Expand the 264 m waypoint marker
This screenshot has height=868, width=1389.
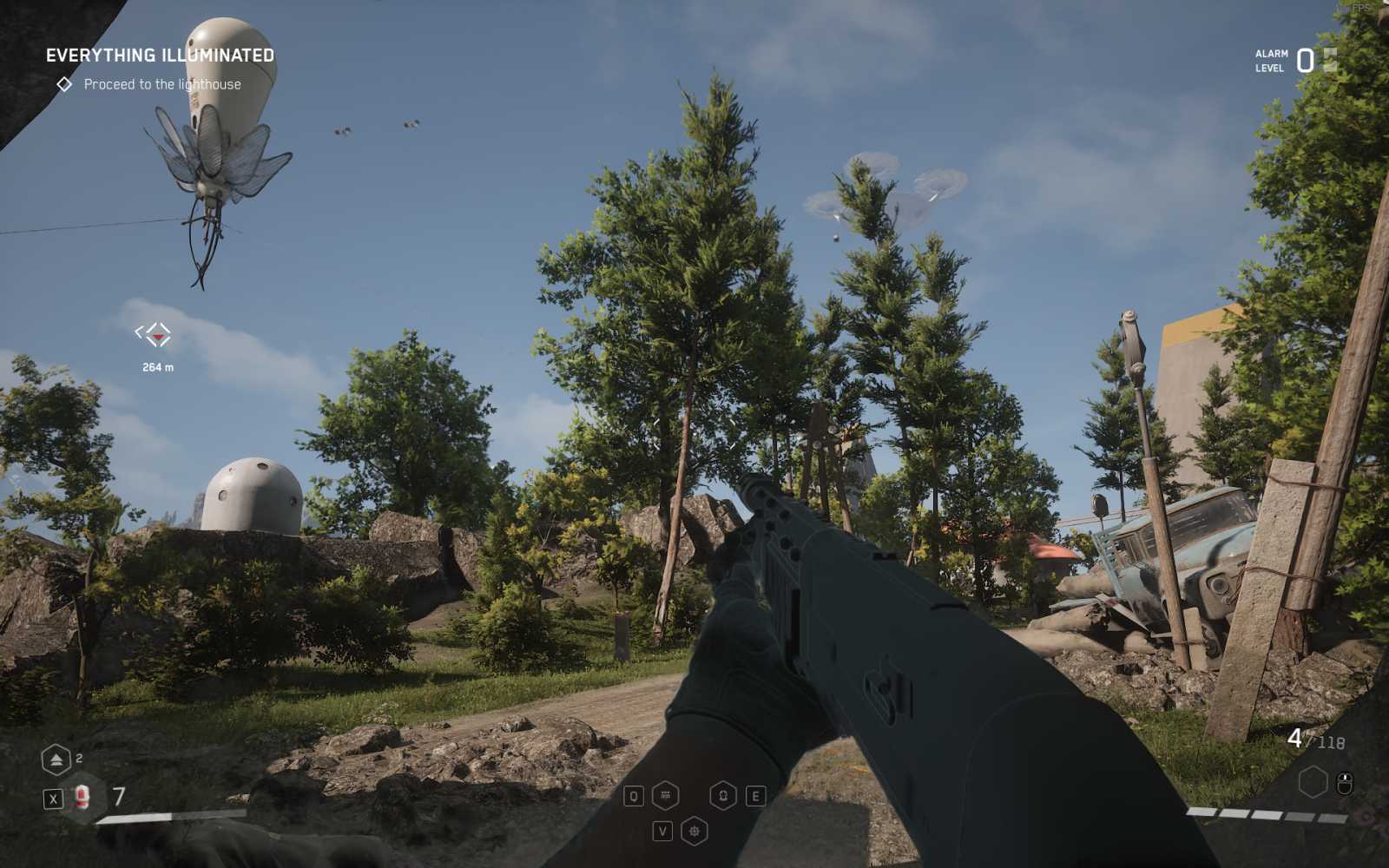(155, 347)
